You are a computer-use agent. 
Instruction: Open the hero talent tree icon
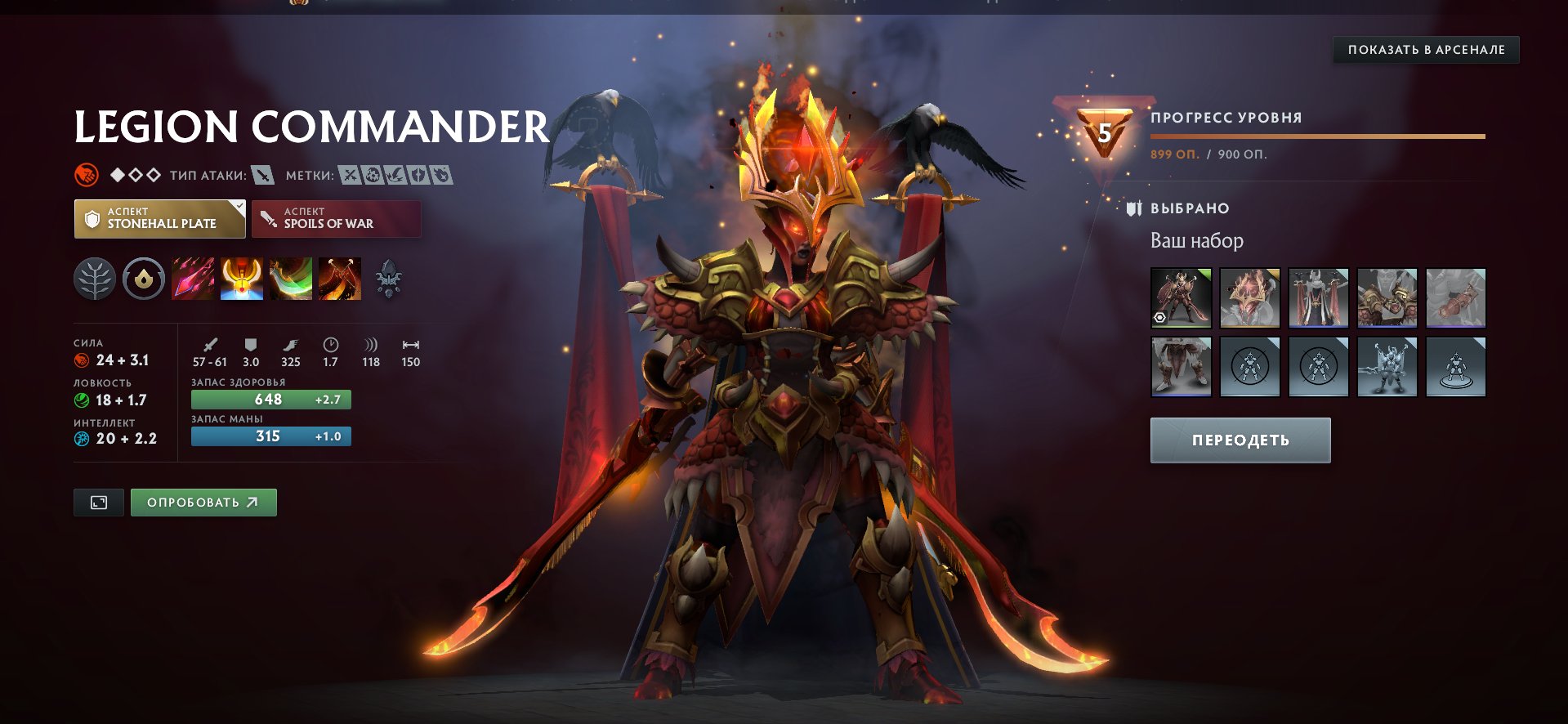95,278
